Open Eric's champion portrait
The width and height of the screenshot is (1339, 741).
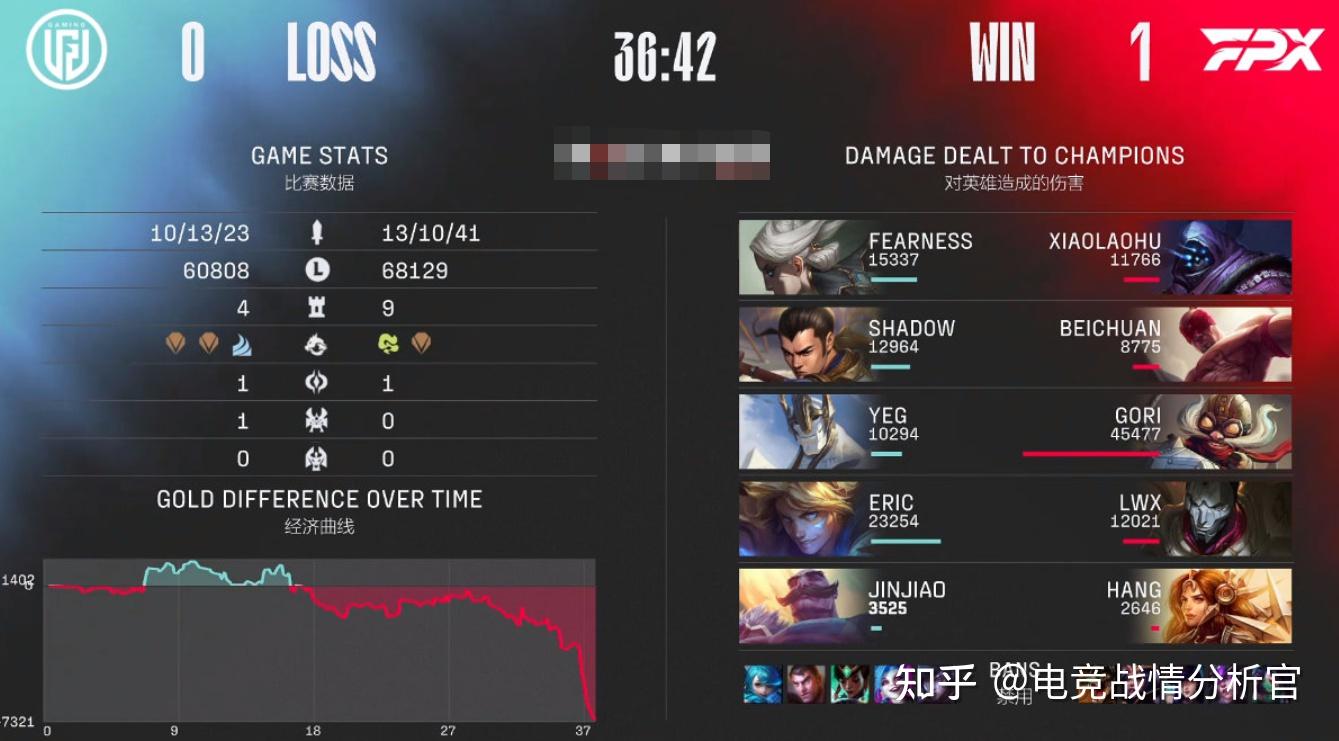800,519
